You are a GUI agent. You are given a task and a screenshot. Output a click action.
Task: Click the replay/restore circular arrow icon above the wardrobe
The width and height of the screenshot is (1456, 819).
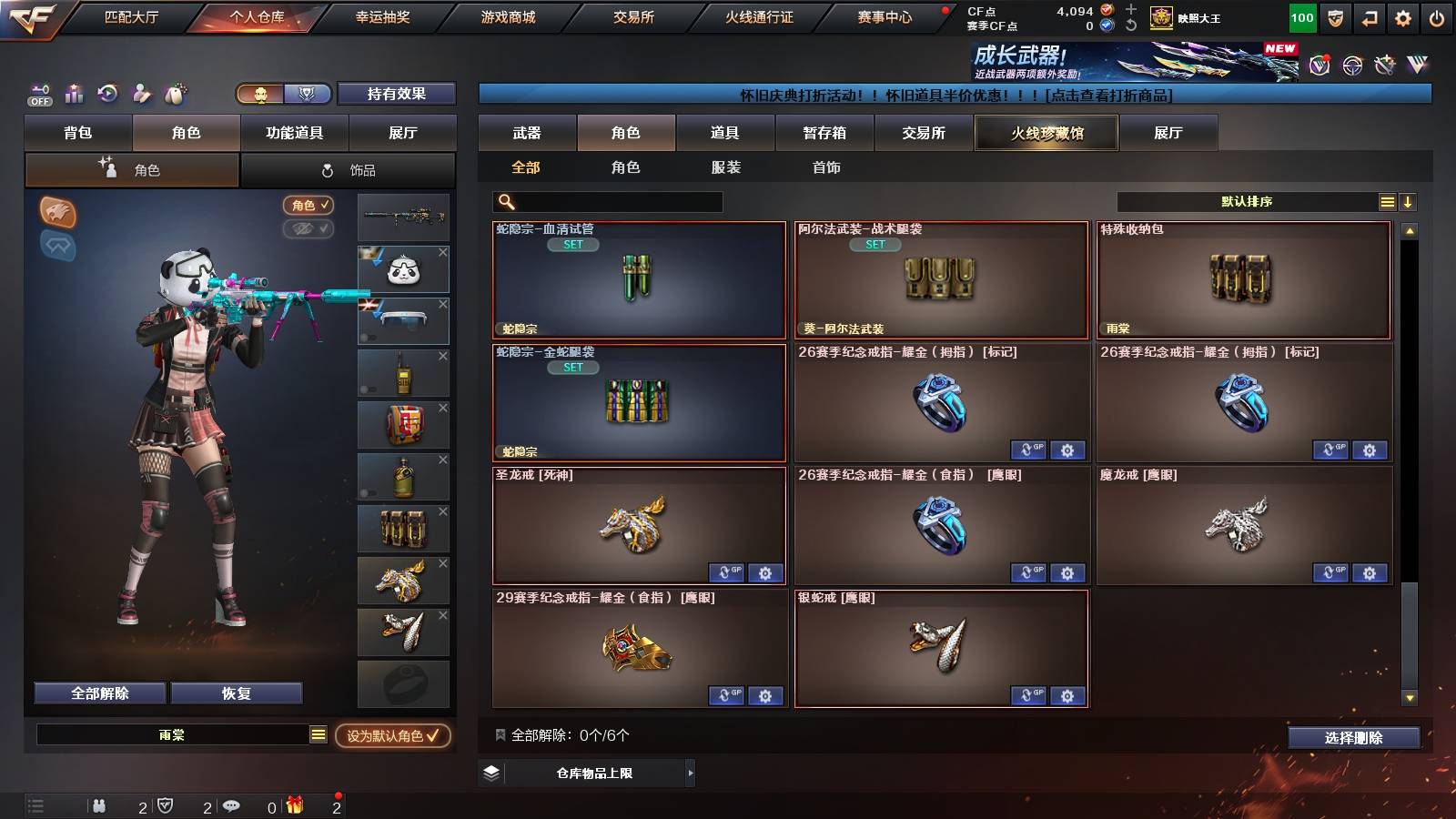click(x=107, y=94)
